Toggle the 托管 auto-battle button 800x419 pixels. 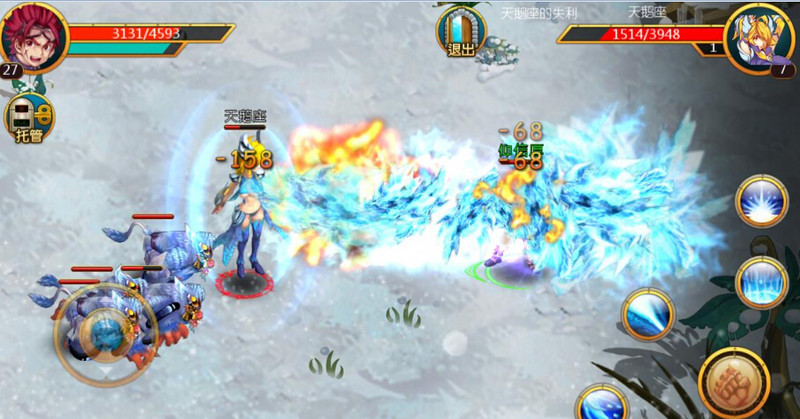point(29,120)
